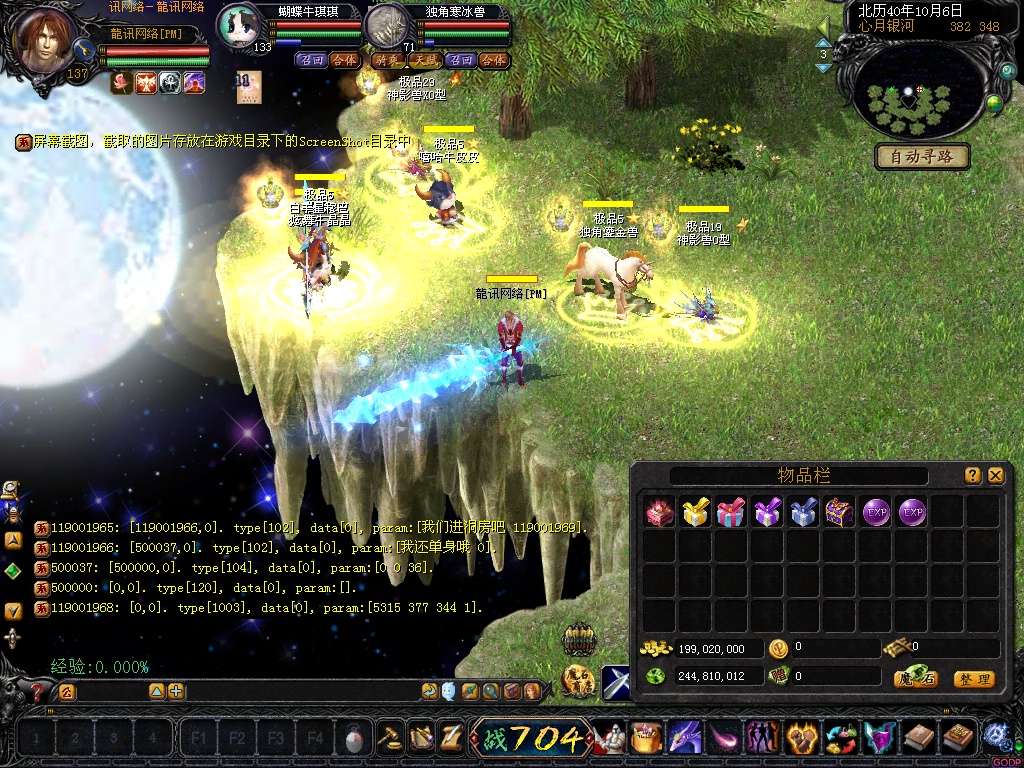Click the gear settings icon in bottom bar
The height and width of the screenshot is (768, 1024).
click(994, 737)
